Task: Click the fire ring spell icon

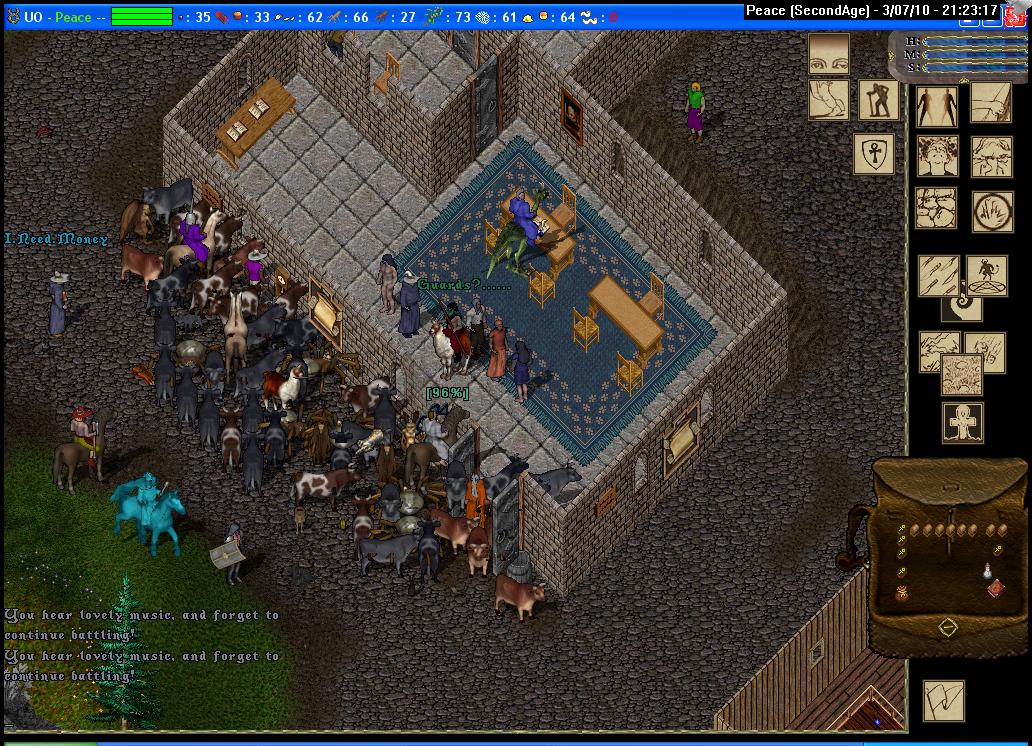Action: pos(992,211)
